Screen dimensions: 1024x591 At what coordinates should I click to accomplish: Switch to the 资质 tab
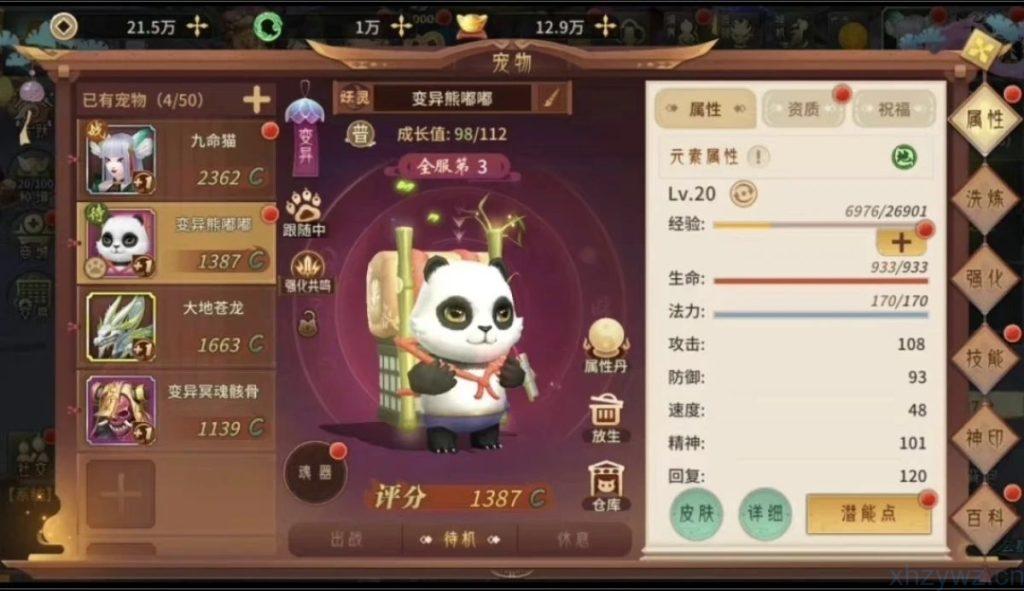tap(802, 109)
